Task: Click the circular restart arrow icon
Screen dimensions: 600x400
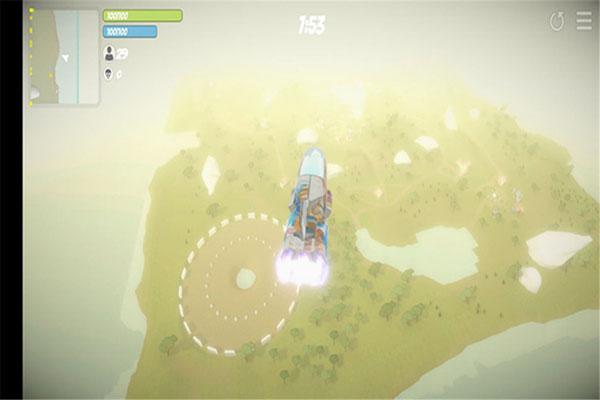Action: 557,21
